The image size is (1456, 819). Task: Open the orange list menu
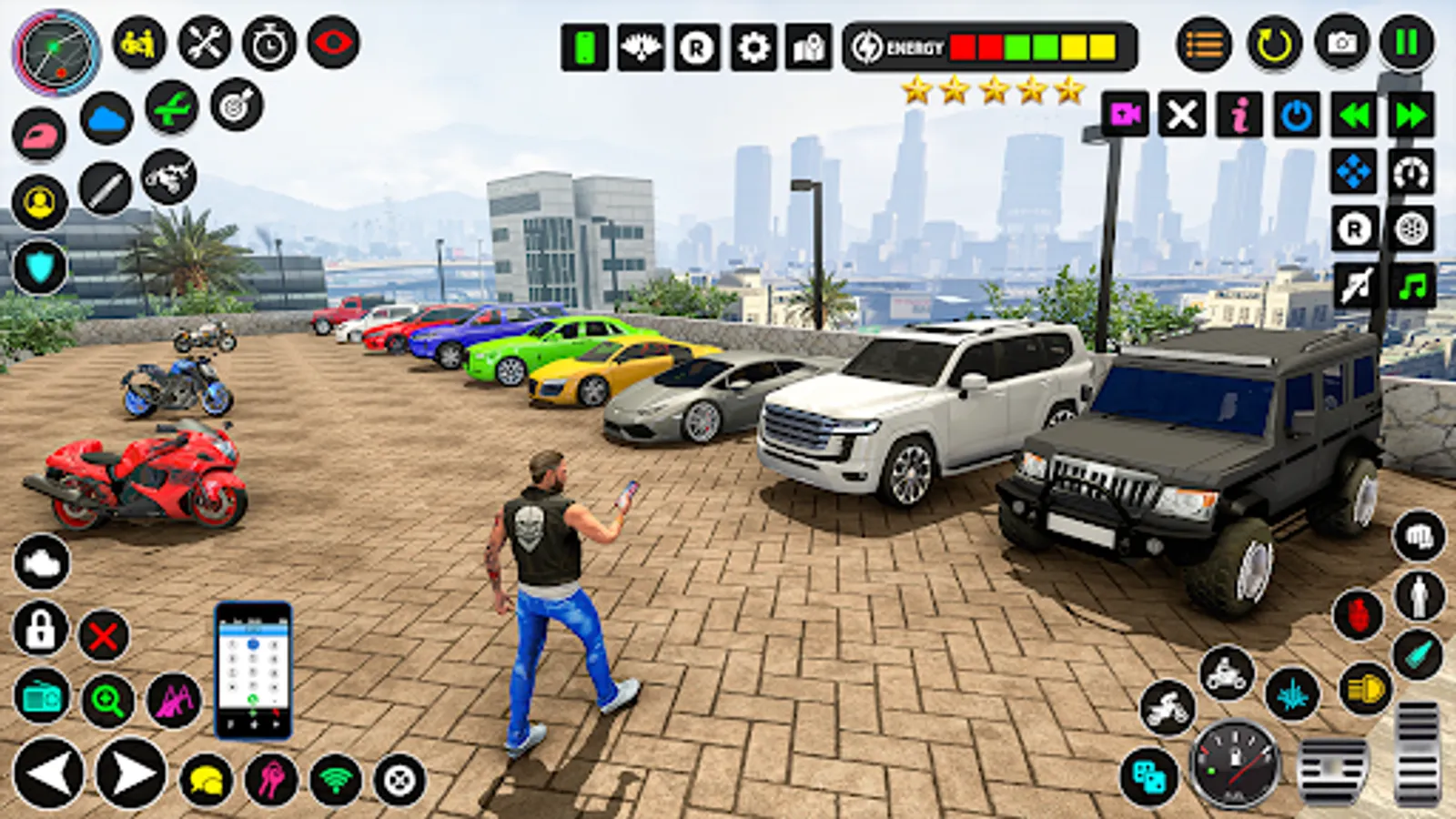(x=1204, y=44)
